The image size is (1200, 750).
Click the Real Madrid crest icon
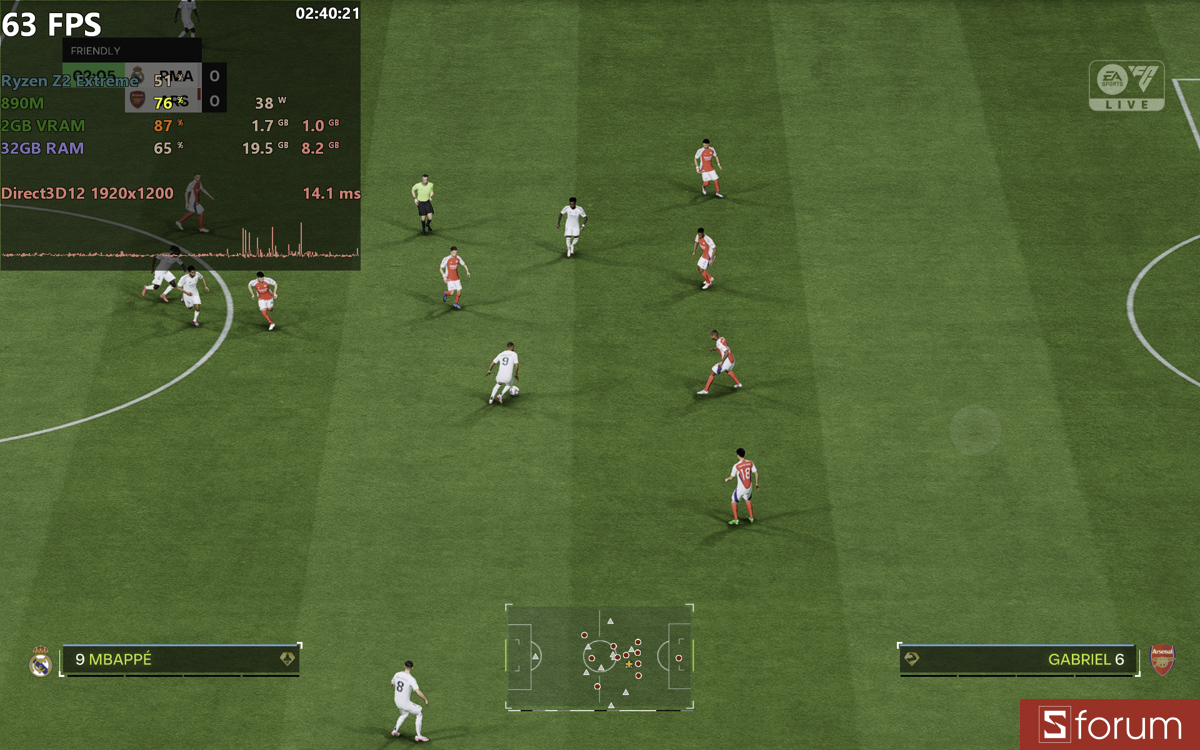[x=41, y=661]
